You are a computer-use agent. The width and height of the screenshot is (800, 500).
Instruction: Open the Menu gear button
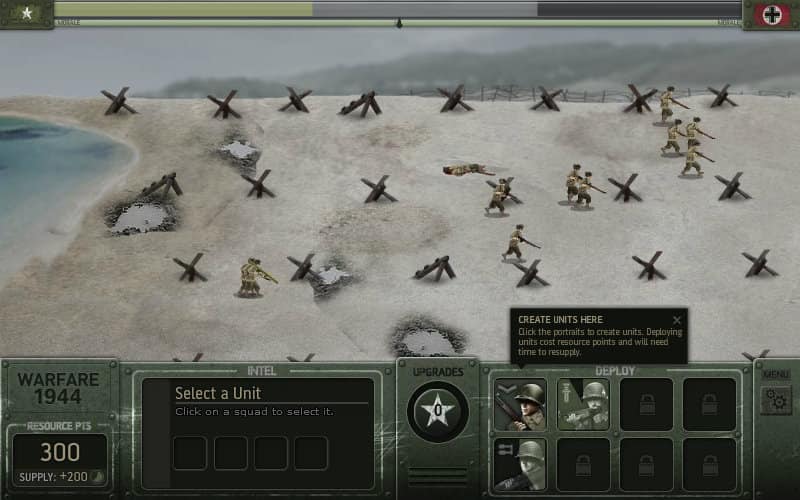tap(776, 400)
